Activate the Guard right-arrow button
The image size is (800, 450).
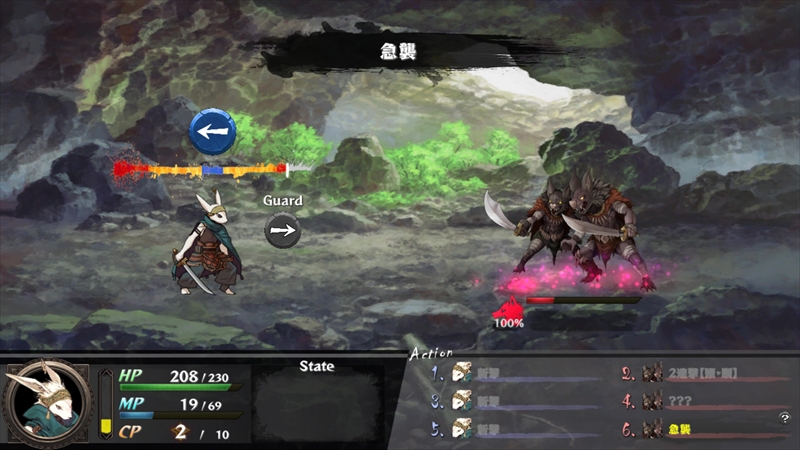[x=283, y=231]
